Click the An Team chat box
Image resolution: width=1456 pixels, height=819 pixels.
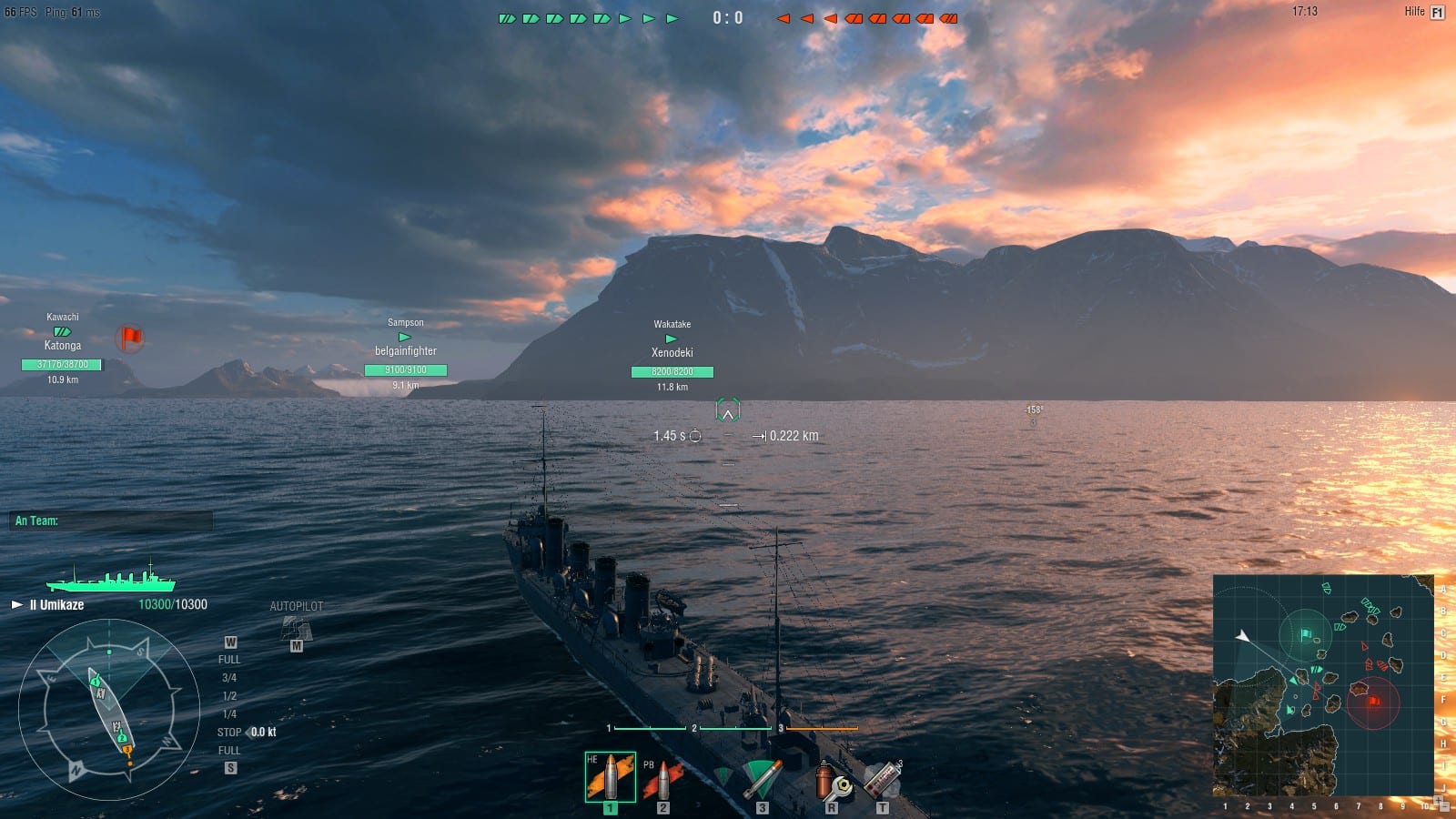(x=111, y=521)
